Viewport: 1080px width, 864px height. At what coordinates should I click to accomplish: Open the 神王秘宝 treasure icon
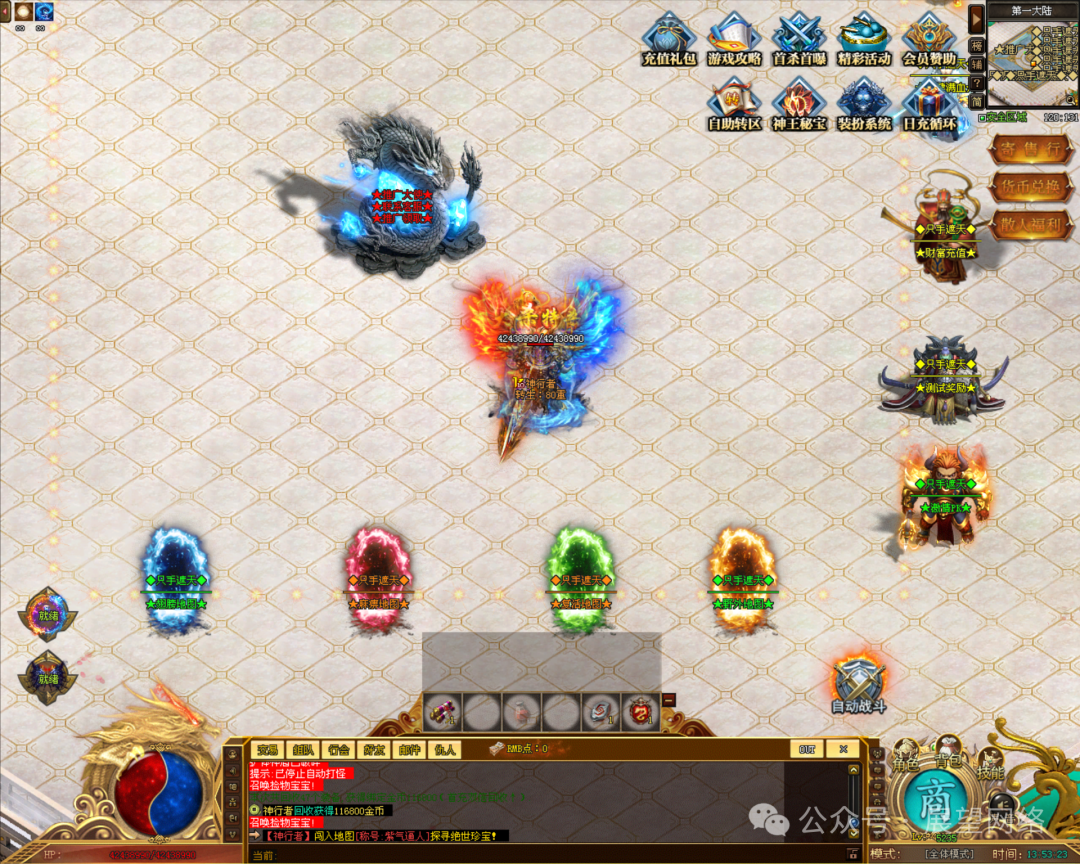coord(799,103)
